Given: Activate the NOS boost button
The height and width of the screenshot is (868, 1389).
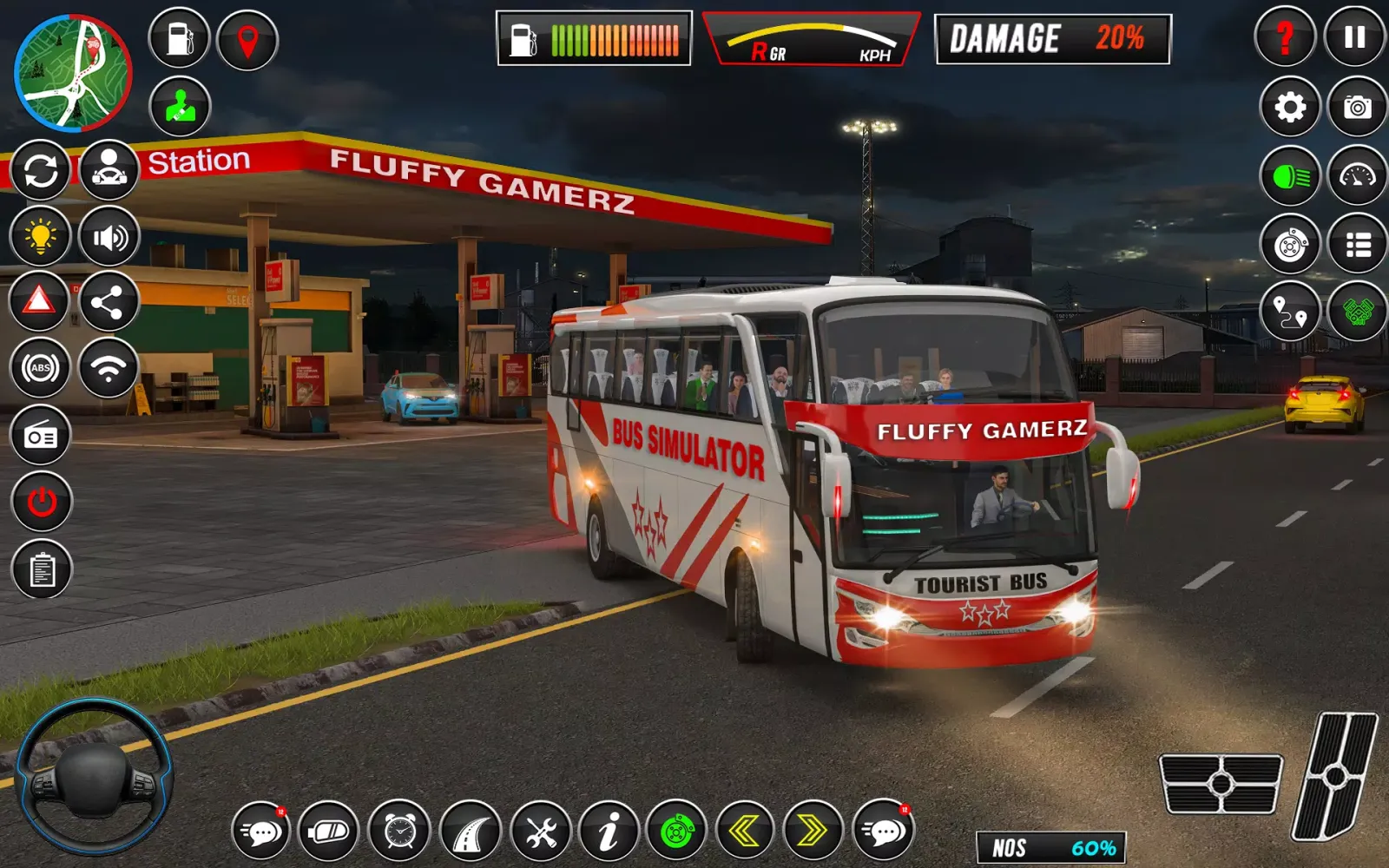Looking at the screenshot, I should 1051,847.
